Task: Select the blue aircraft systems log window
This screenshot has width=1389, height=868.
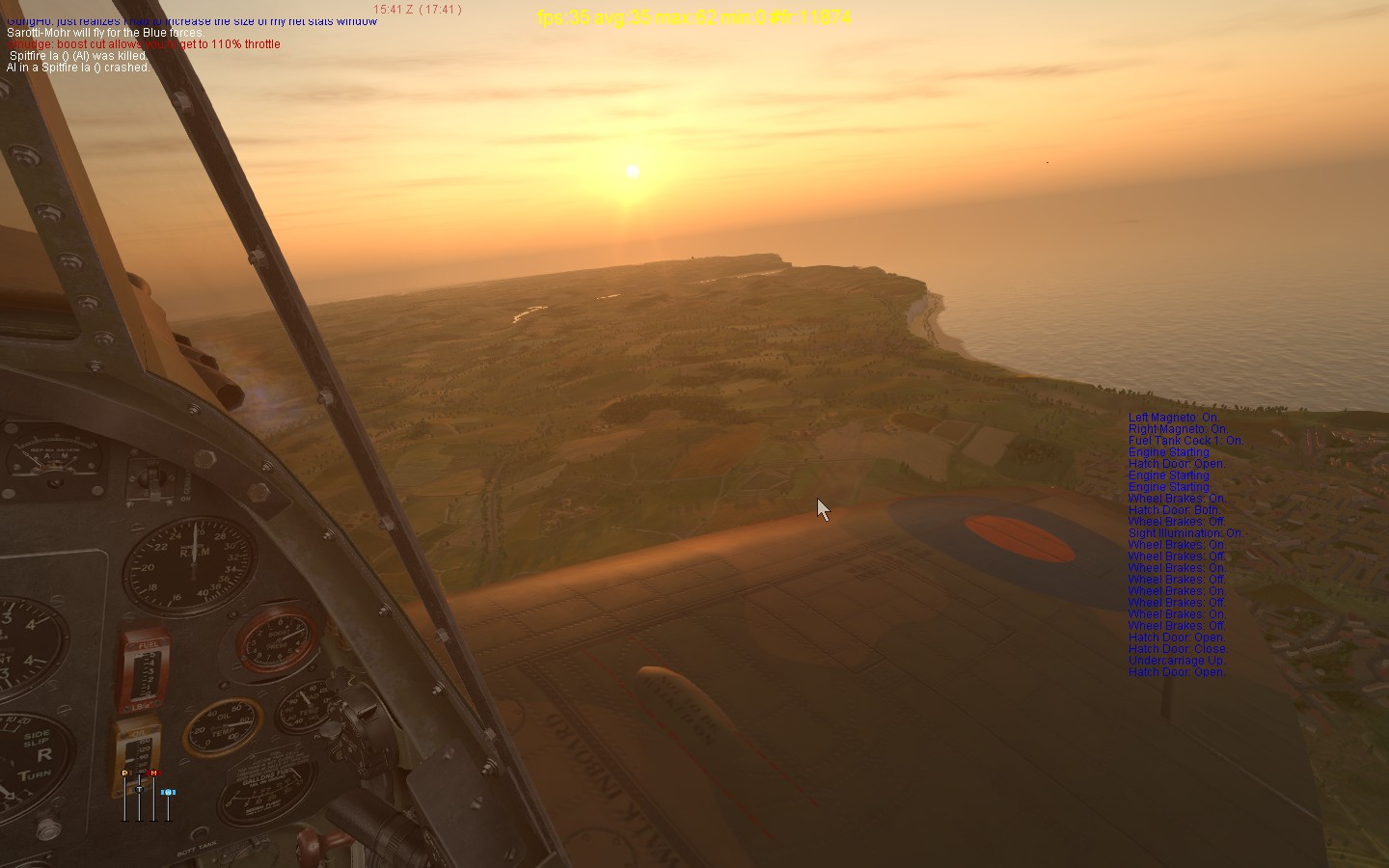Action: coord(1185,545)
